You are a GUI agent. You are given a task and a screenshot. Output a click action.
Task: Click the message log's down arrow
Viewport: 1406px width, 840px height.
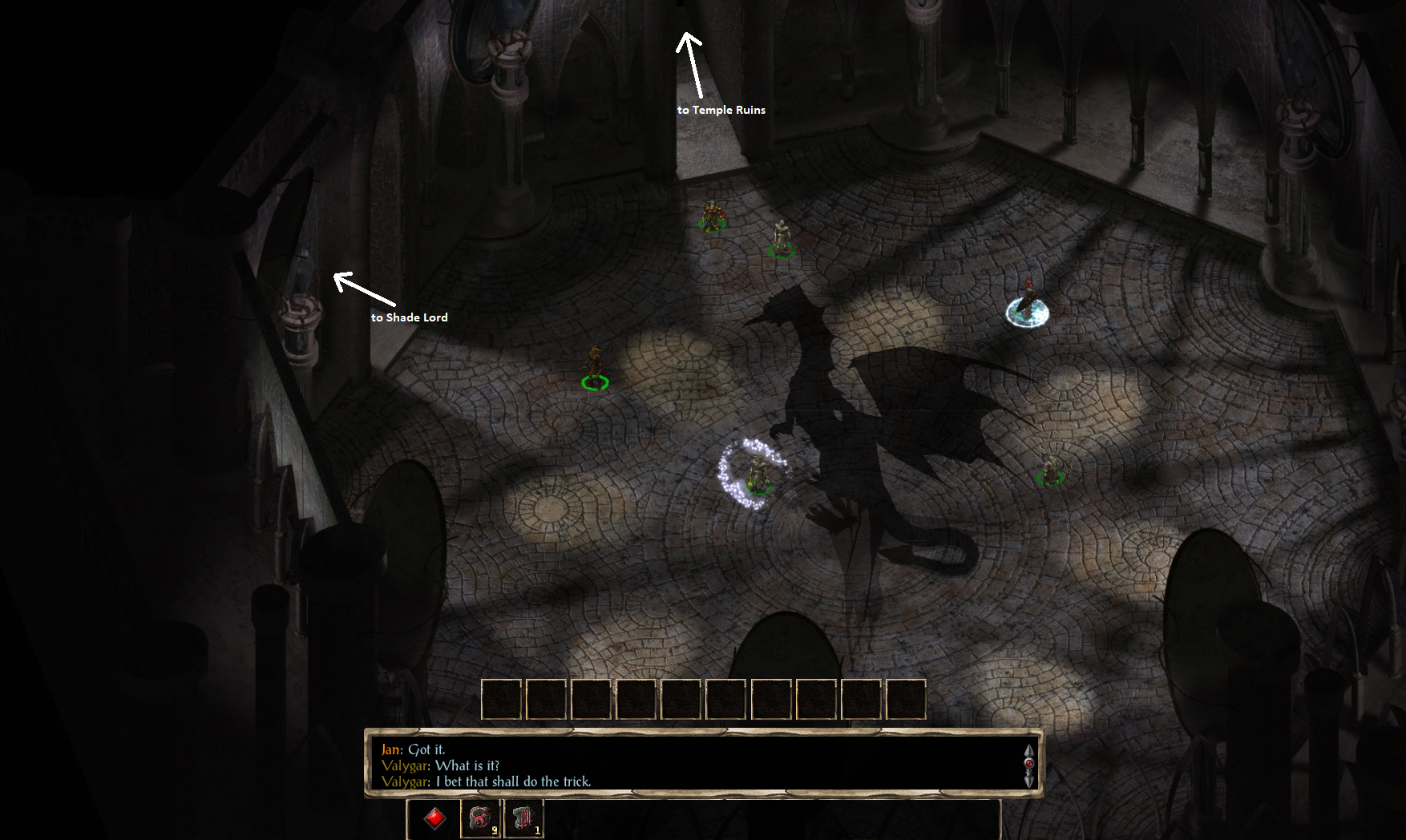1028,780
